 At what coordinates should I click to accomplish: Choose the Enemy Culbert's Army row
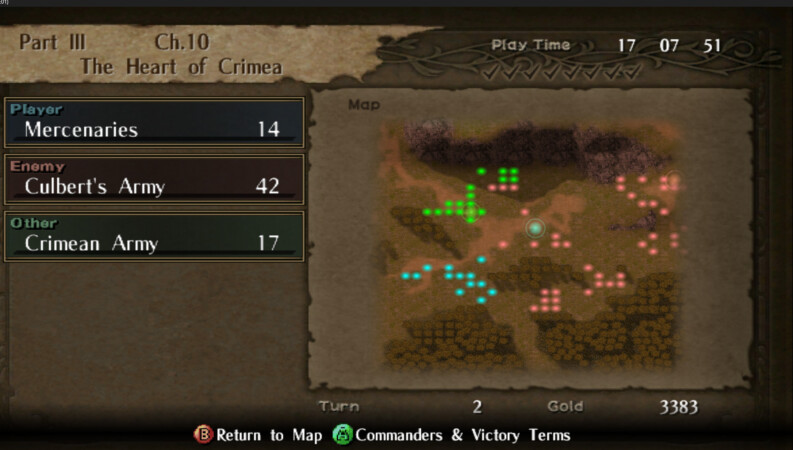pos(154,180)
